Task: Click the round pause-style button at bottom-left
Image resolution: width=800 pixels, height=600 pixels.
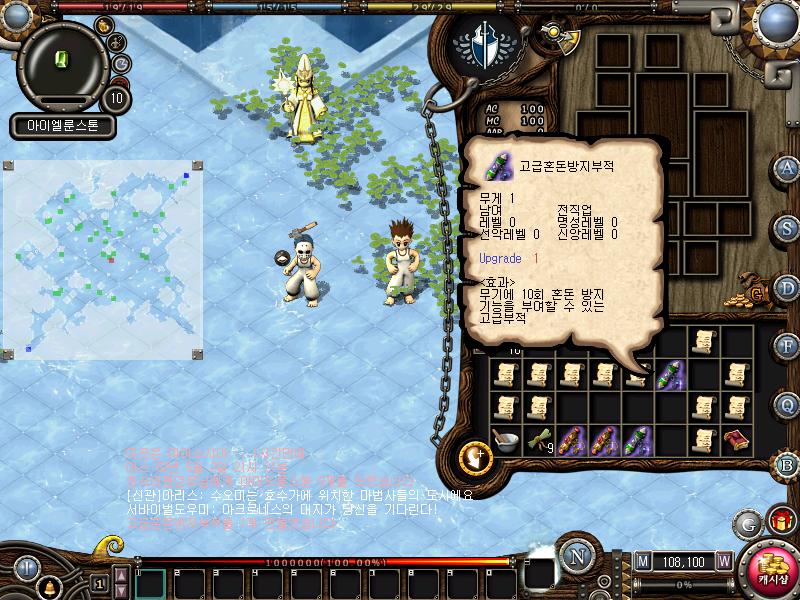Action: coord(26,568)
